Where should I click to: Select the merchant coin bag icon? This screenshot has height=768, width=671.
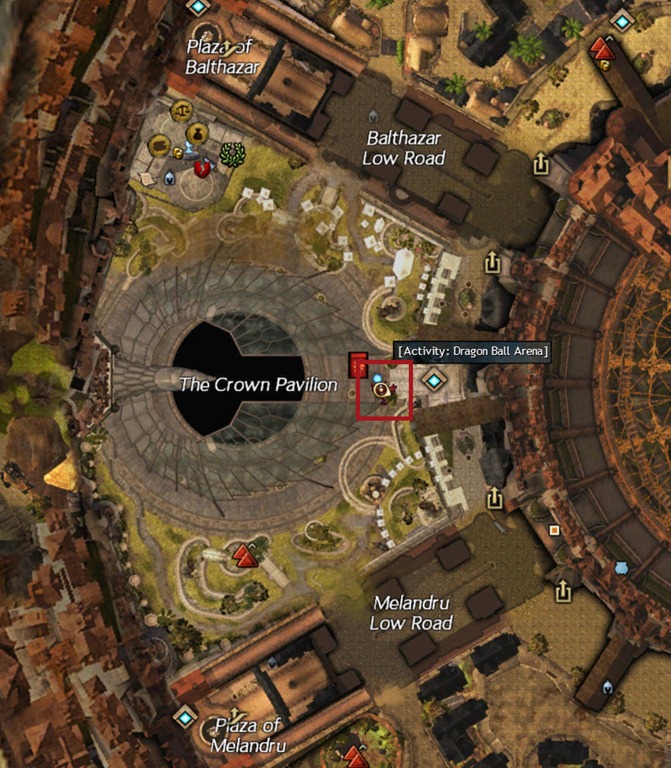197,132
